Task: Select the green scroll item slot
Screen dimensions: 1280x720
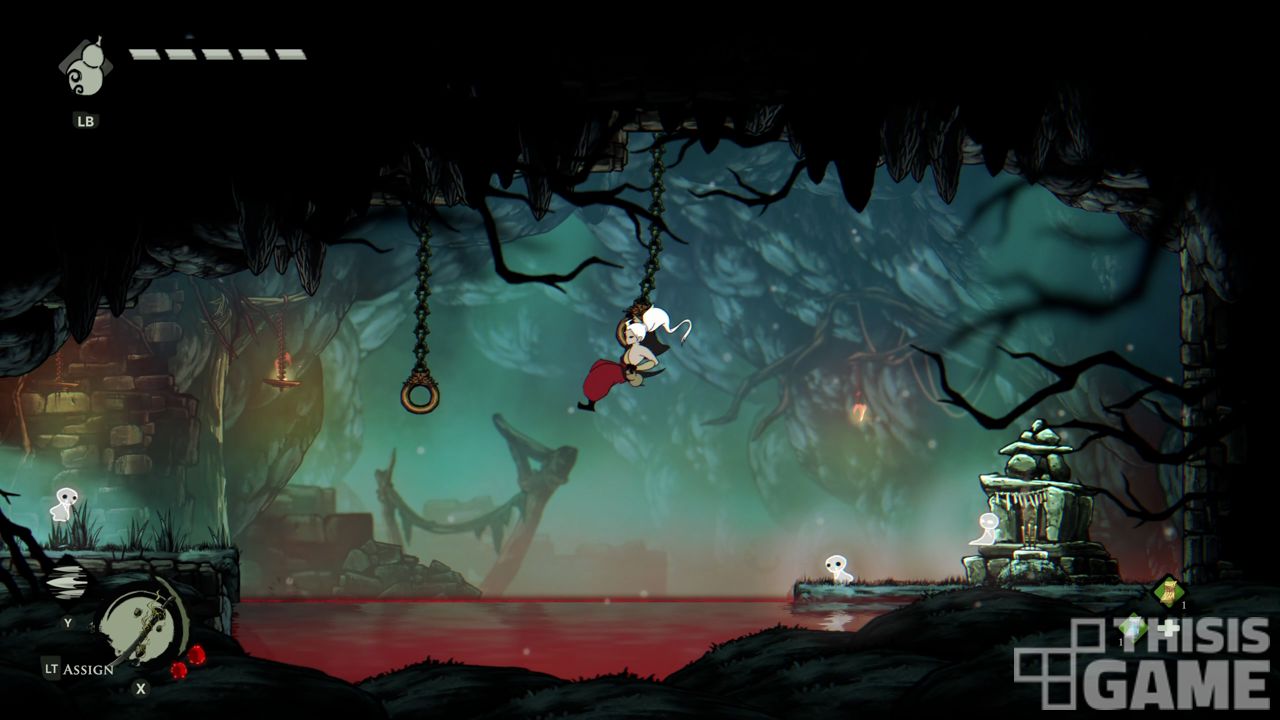Action: (1168, 591)
